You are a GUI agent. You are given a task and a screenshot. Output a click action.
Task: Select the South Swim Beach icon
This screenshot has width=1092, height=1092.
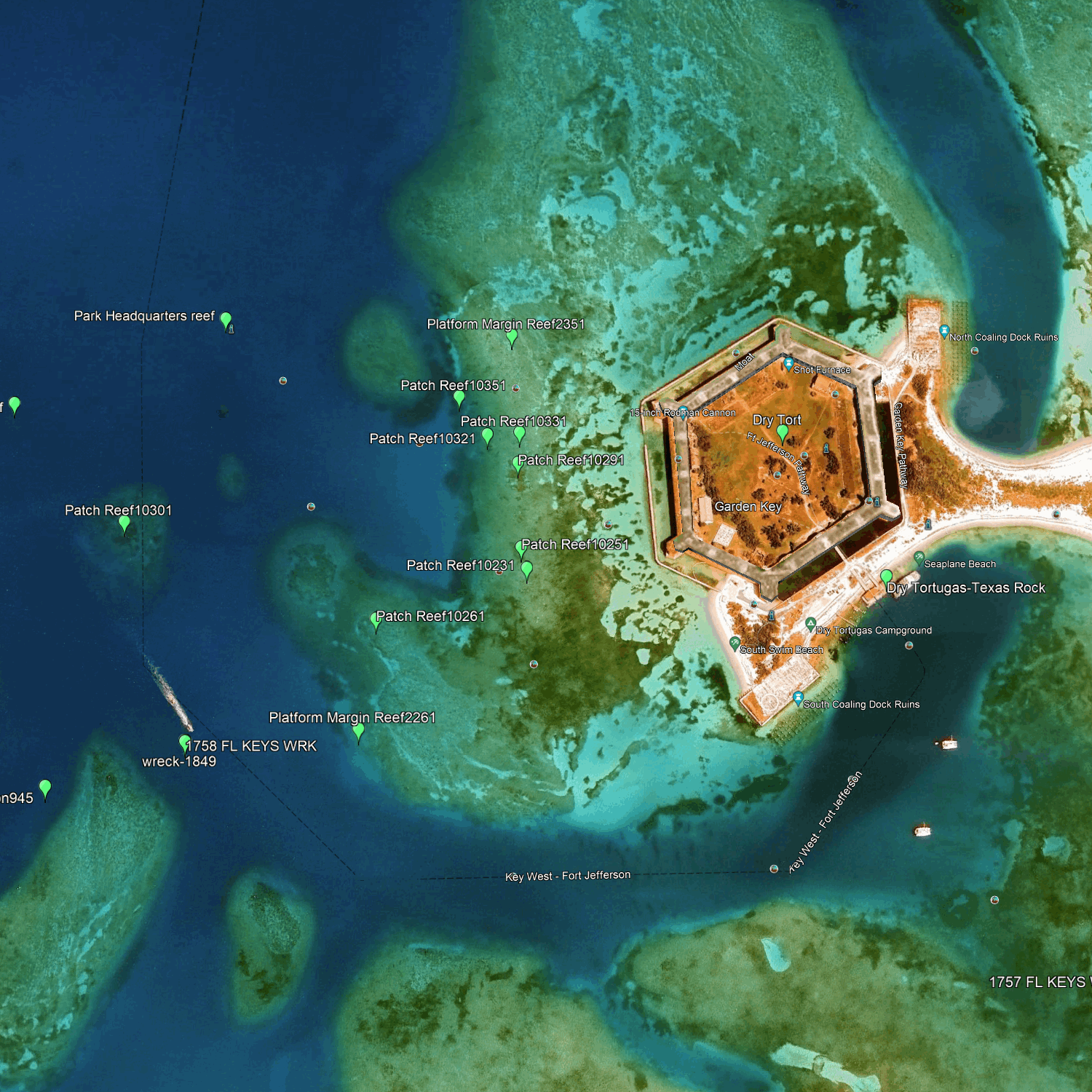(735, 643)
